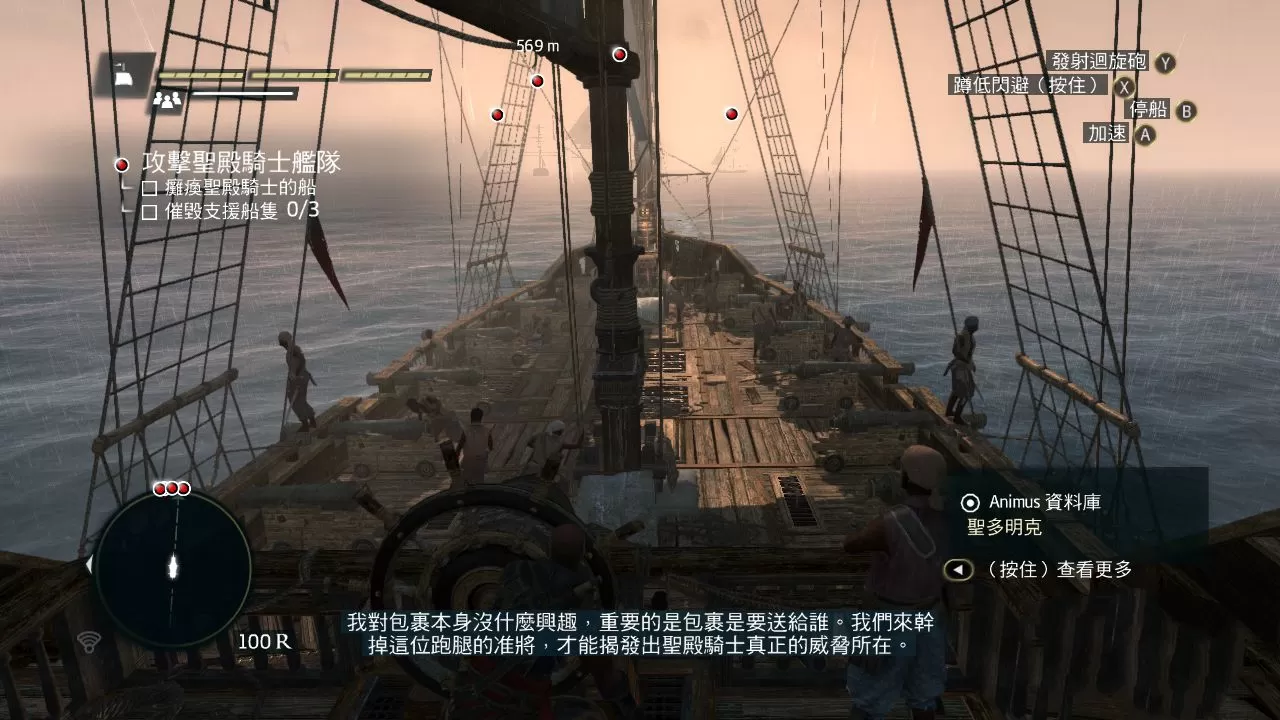This screenshot has width=1280, height=720.
Task: Select the crew members icon beside the health bars
Action: coord(166,98)
